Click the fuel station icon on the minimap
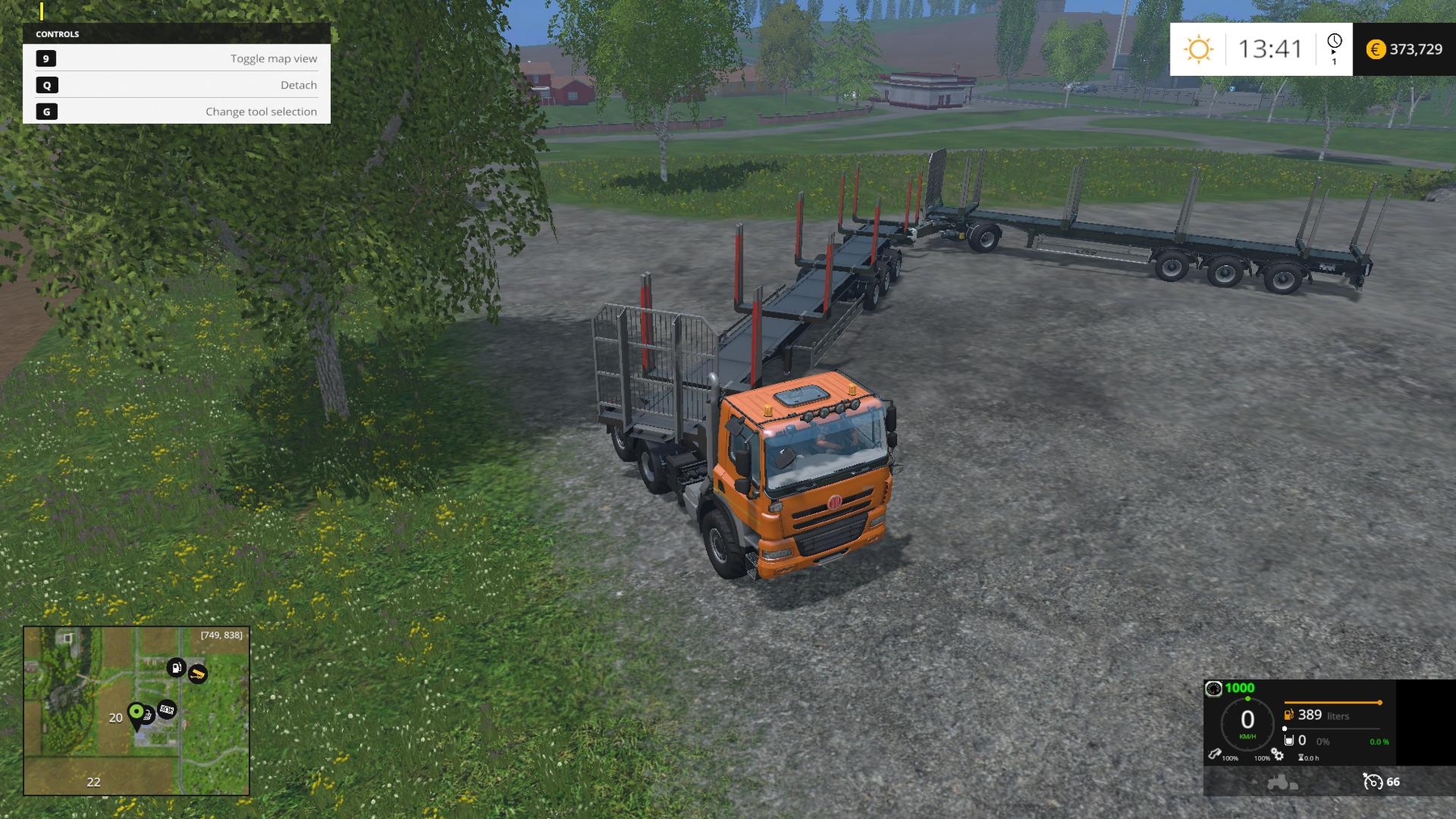 coord(176,667)
